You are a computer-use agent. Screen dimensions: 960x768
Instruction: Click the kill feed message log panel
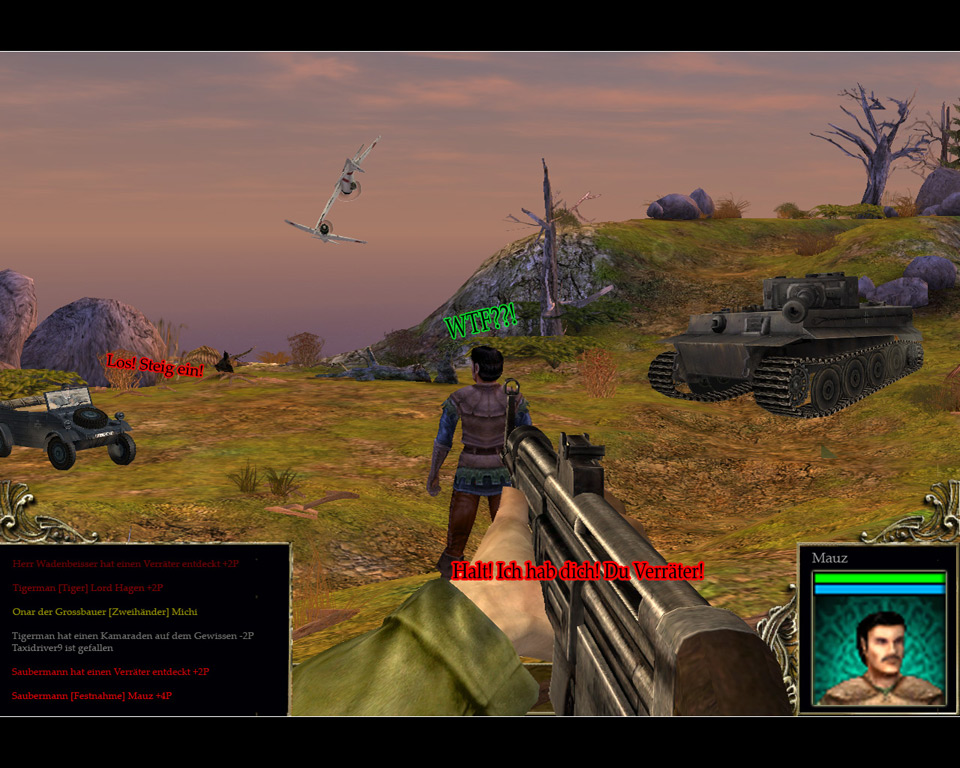[x=145, y=629]
